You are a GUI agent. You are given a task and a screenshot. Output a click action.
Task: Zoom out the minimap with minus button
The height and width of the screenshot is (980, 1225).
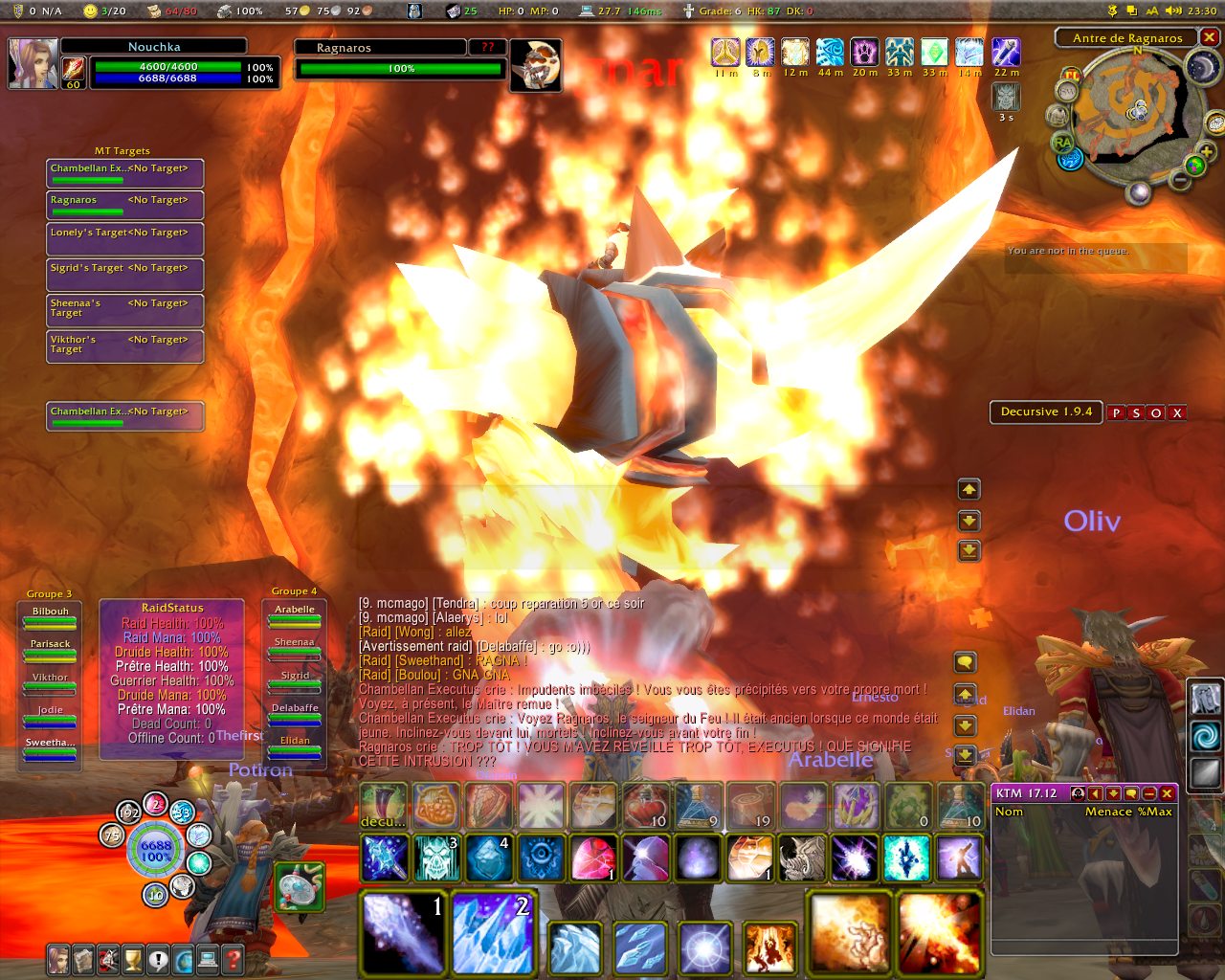click(x=1180, y=178)
